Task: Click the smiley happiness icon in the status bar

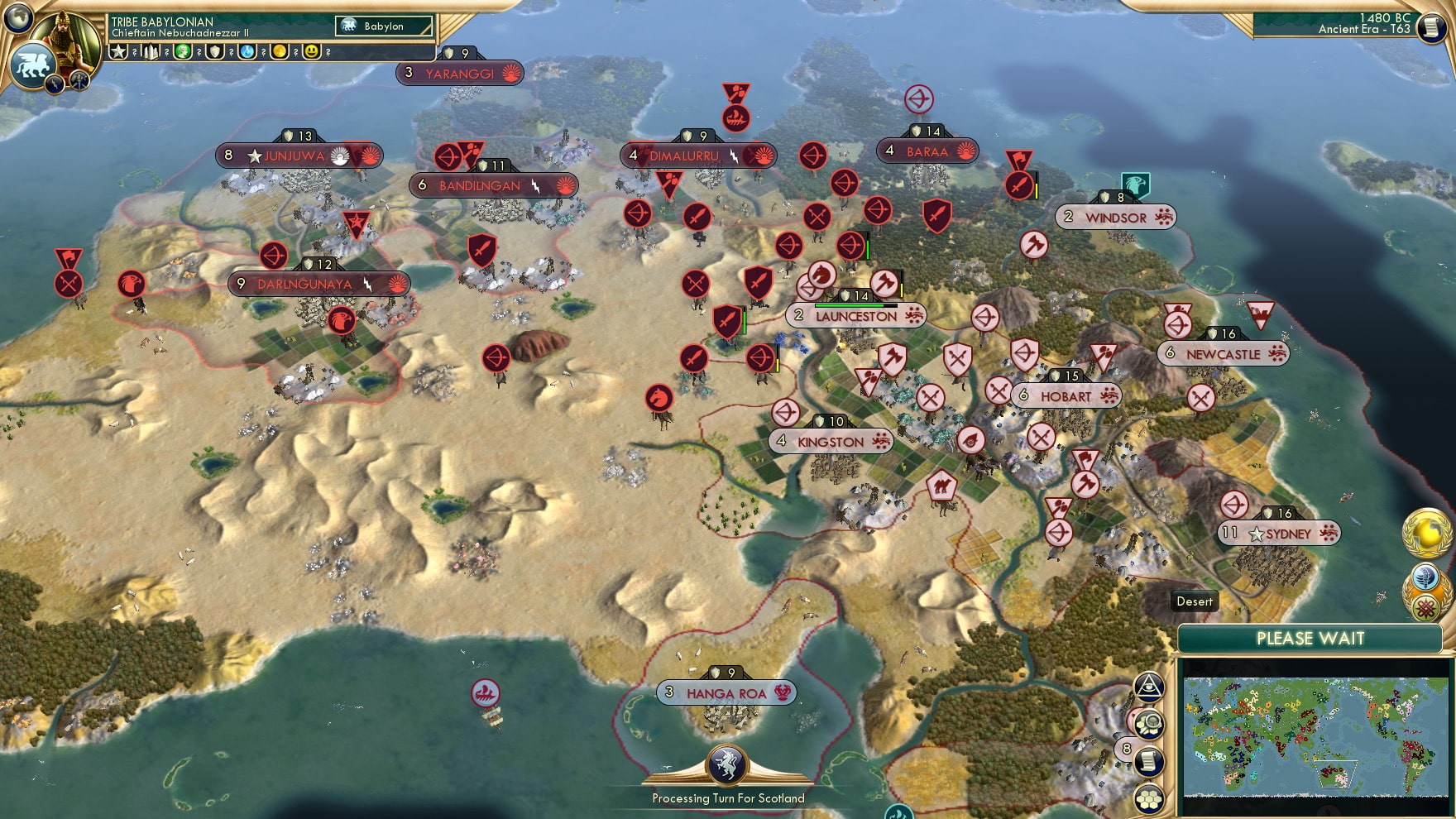Action: click(x=312, y=51)
